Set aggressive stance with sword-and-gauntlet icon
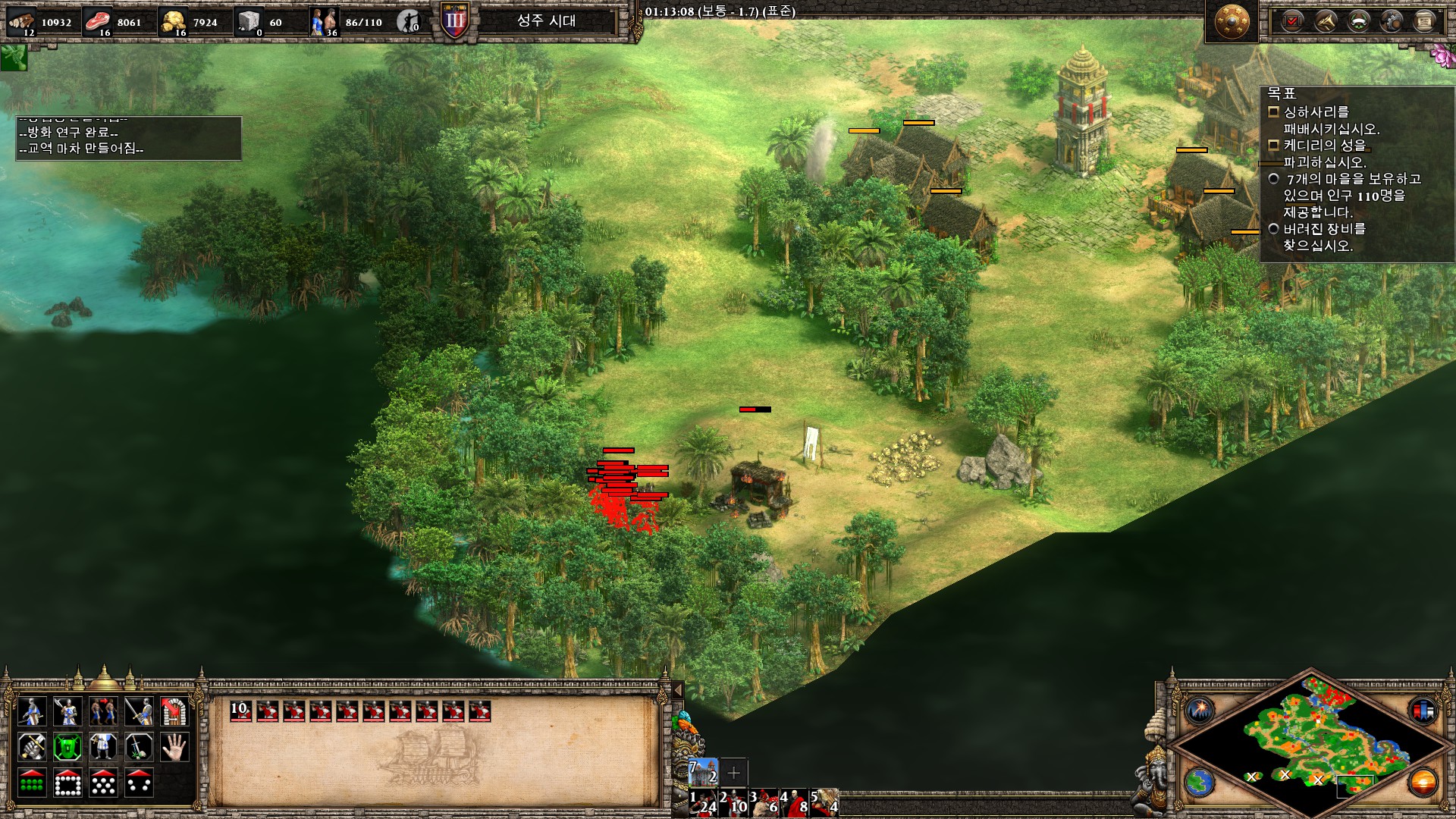This screenshot has height=819, width=1456. click(32, 747)
